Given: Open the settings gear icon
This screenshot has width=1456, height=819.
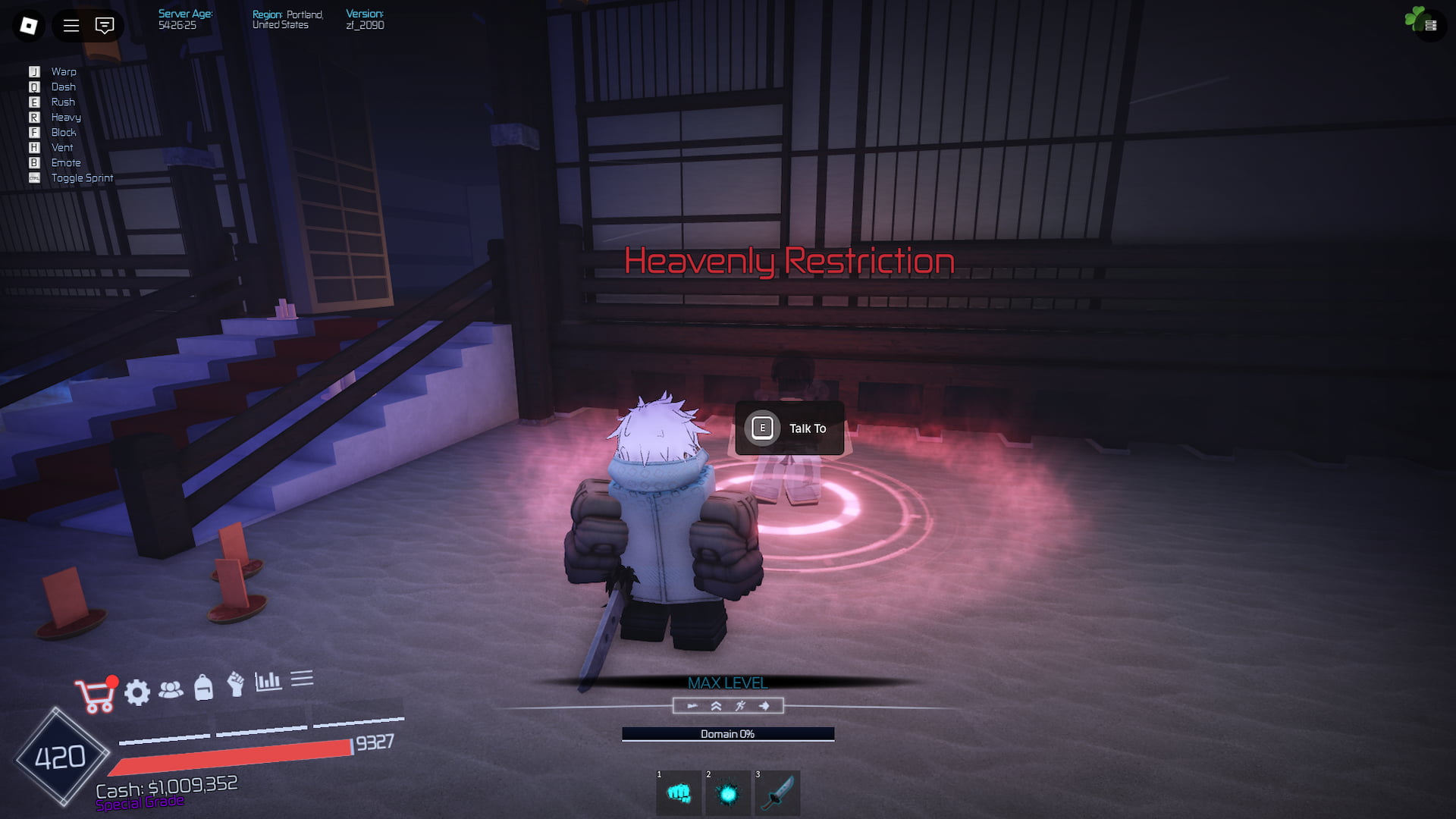Looking at the screenshot, I should (x=137, y=692).
